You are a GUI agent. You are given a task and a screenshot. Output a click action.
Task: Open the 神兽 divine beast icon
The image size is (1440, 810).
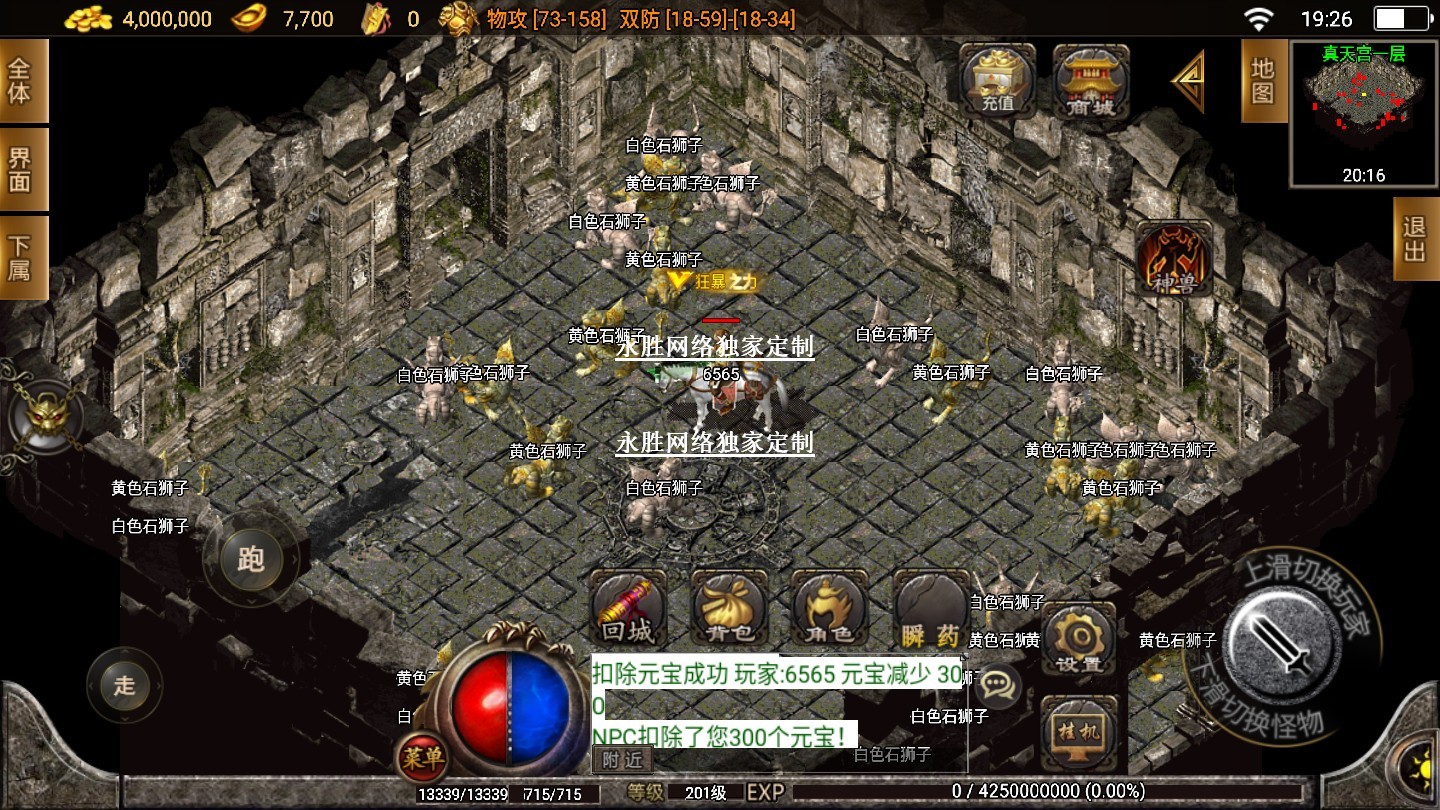tap(1173, 258)
